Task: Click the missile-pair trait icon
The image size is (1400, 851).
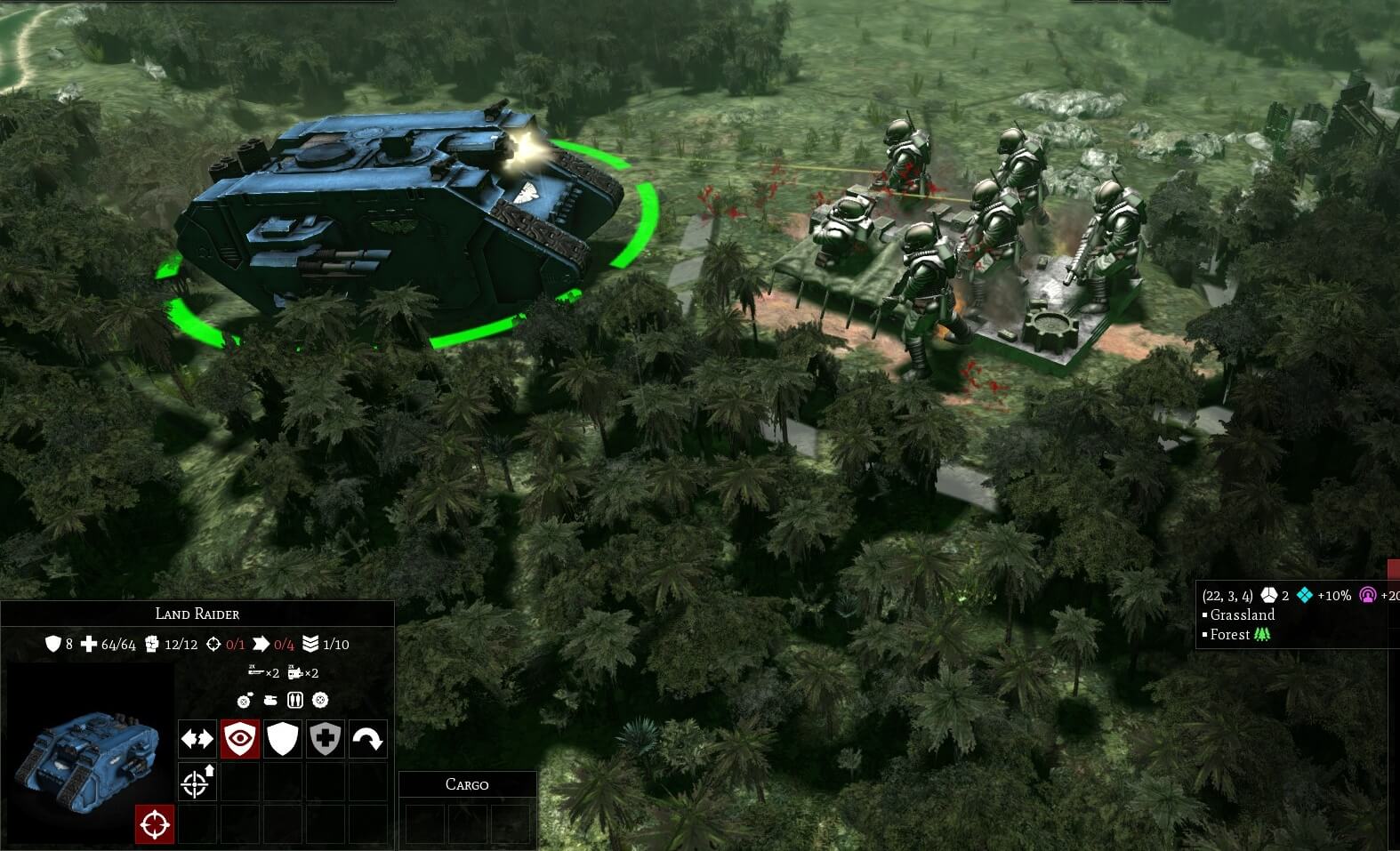Action: [295, 700]
